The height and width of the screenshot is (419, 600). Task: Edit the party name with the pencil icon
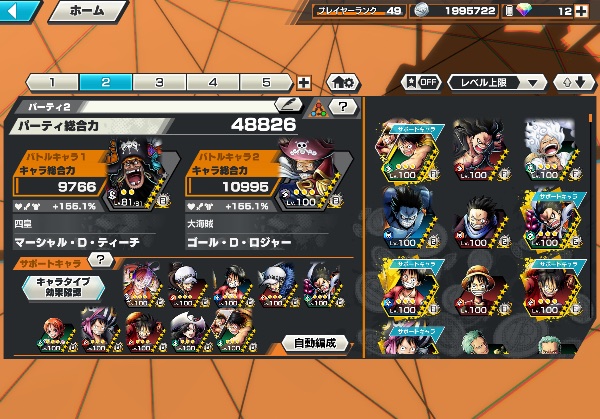(x=287, y=103)
